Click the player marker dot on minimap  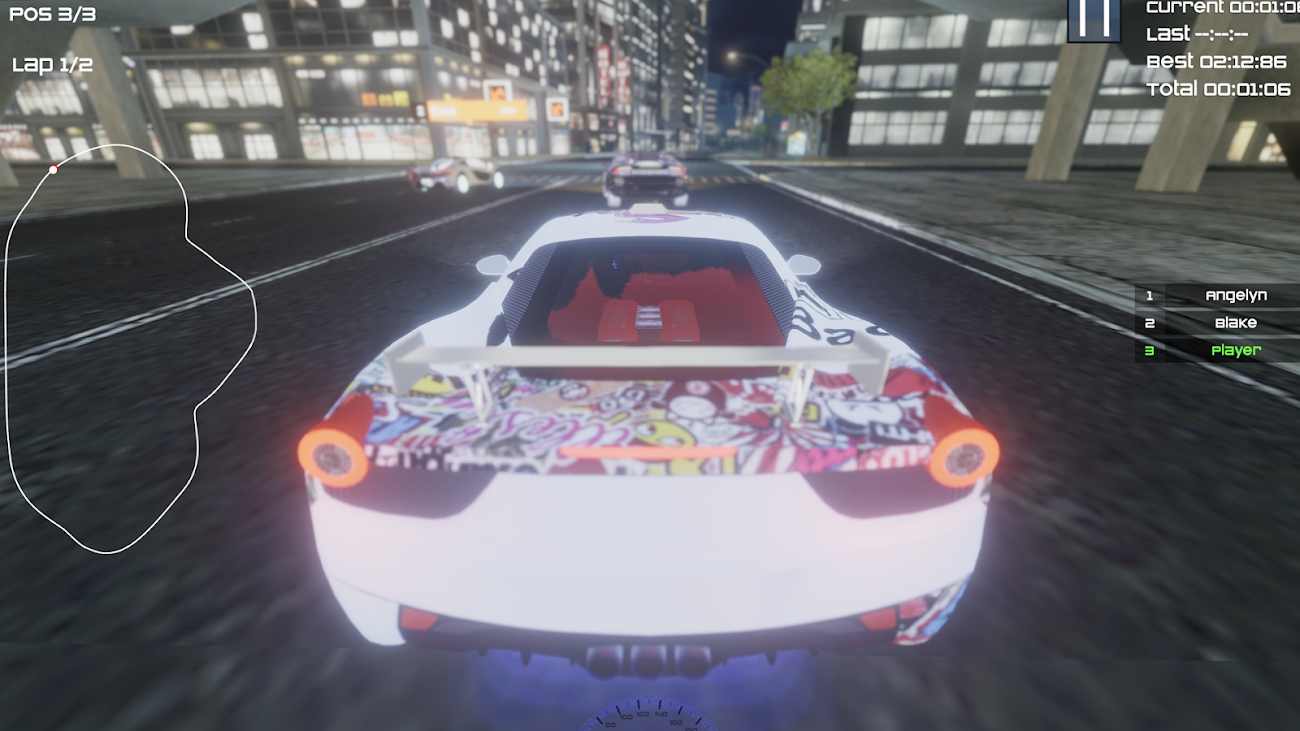pyautogui.click(x=53, y=170)
